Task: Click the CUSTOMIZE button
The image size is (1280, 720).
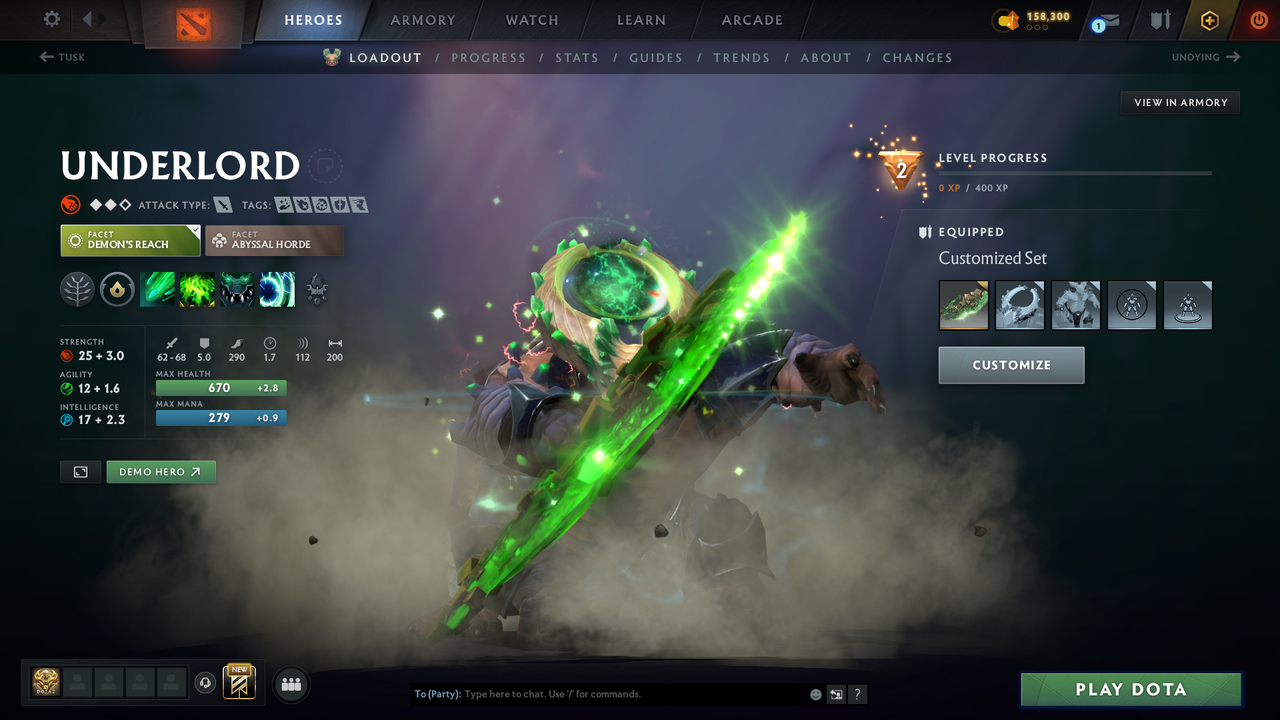Action: [x=1010, y=365]
